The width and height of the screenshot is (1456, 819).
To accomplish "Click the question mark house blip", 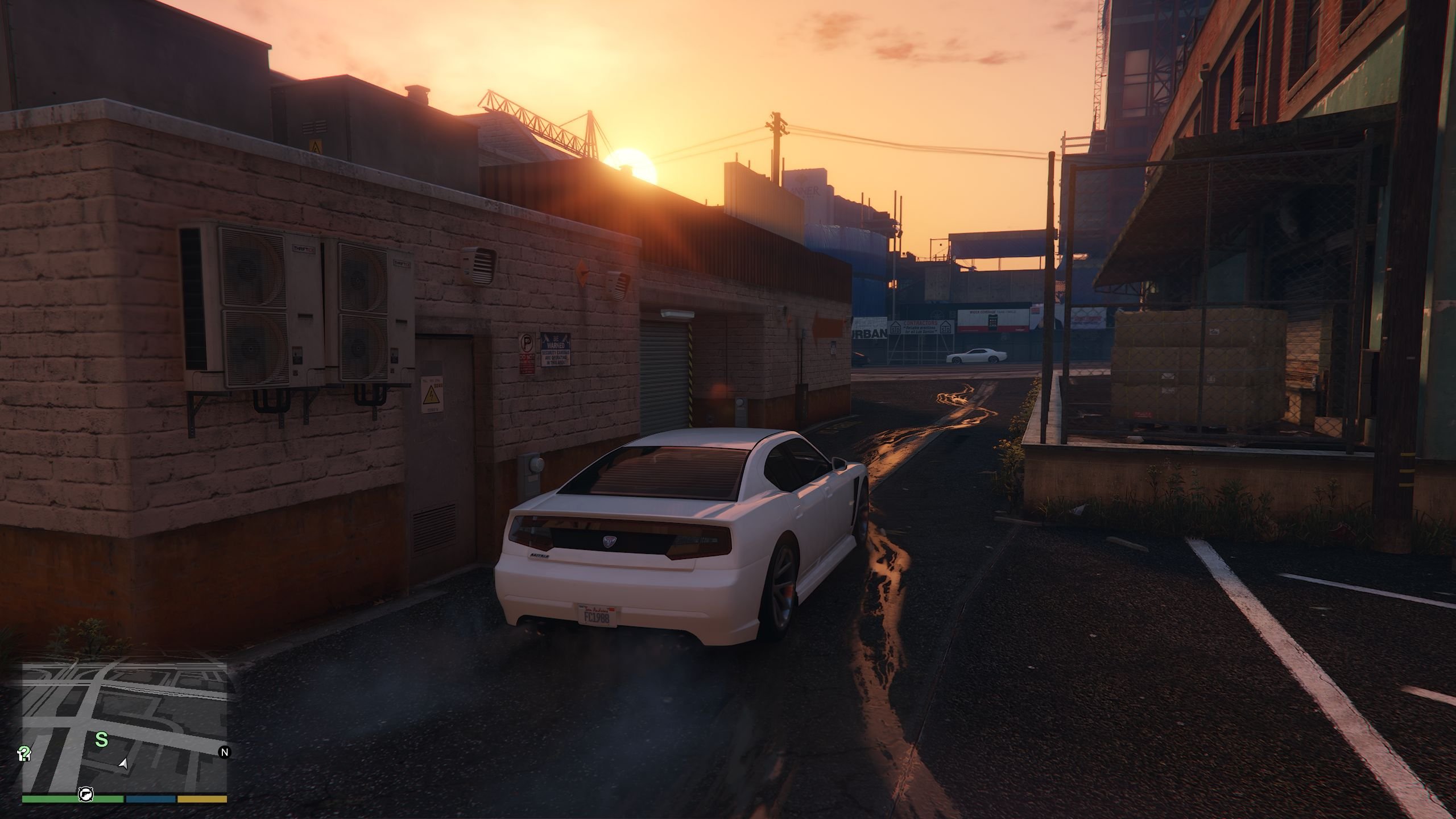I will [x=24, y=754].
